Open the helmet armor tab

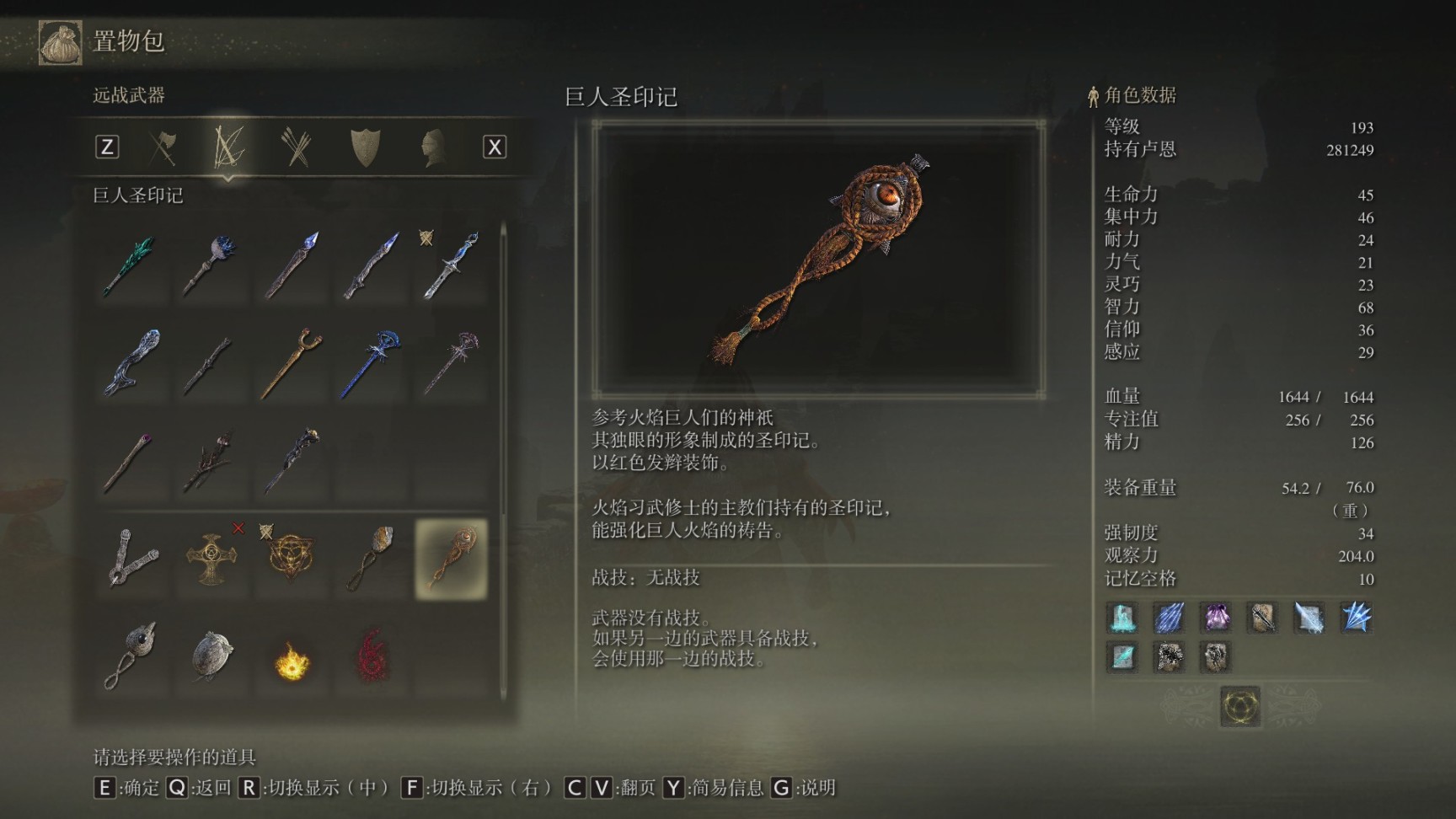432,147
